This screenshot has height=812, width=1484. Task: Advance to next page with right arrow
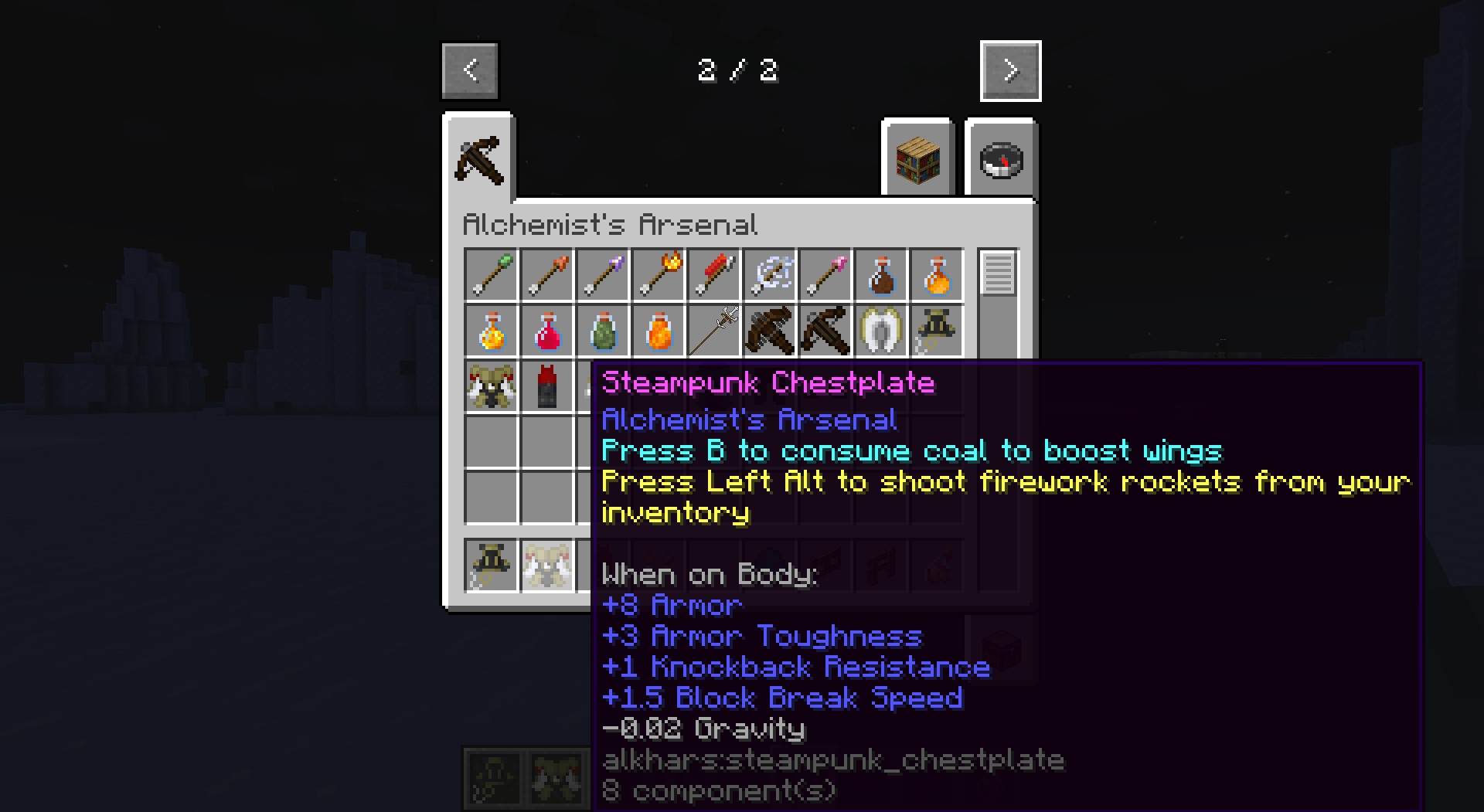(x=1011, y=70)
